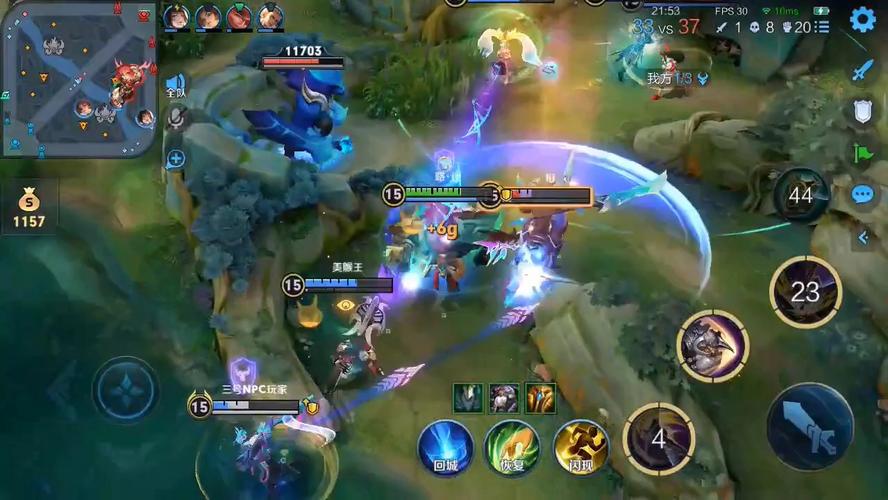
Task: Select the blue sword signal button
Action: [x=862, y=70]
